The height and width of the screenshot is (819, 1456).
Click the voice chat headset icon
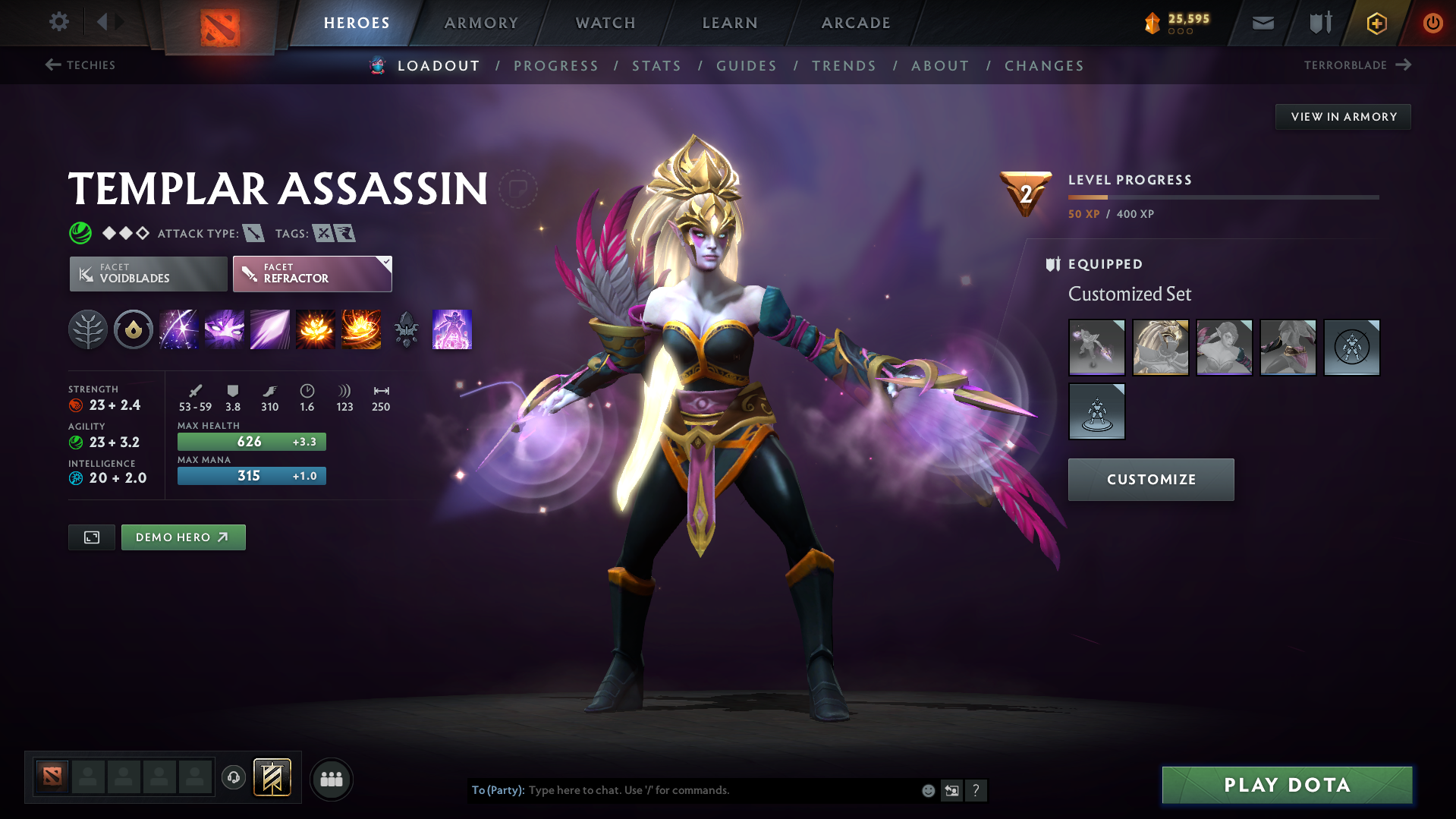click(x=234, y=778)
